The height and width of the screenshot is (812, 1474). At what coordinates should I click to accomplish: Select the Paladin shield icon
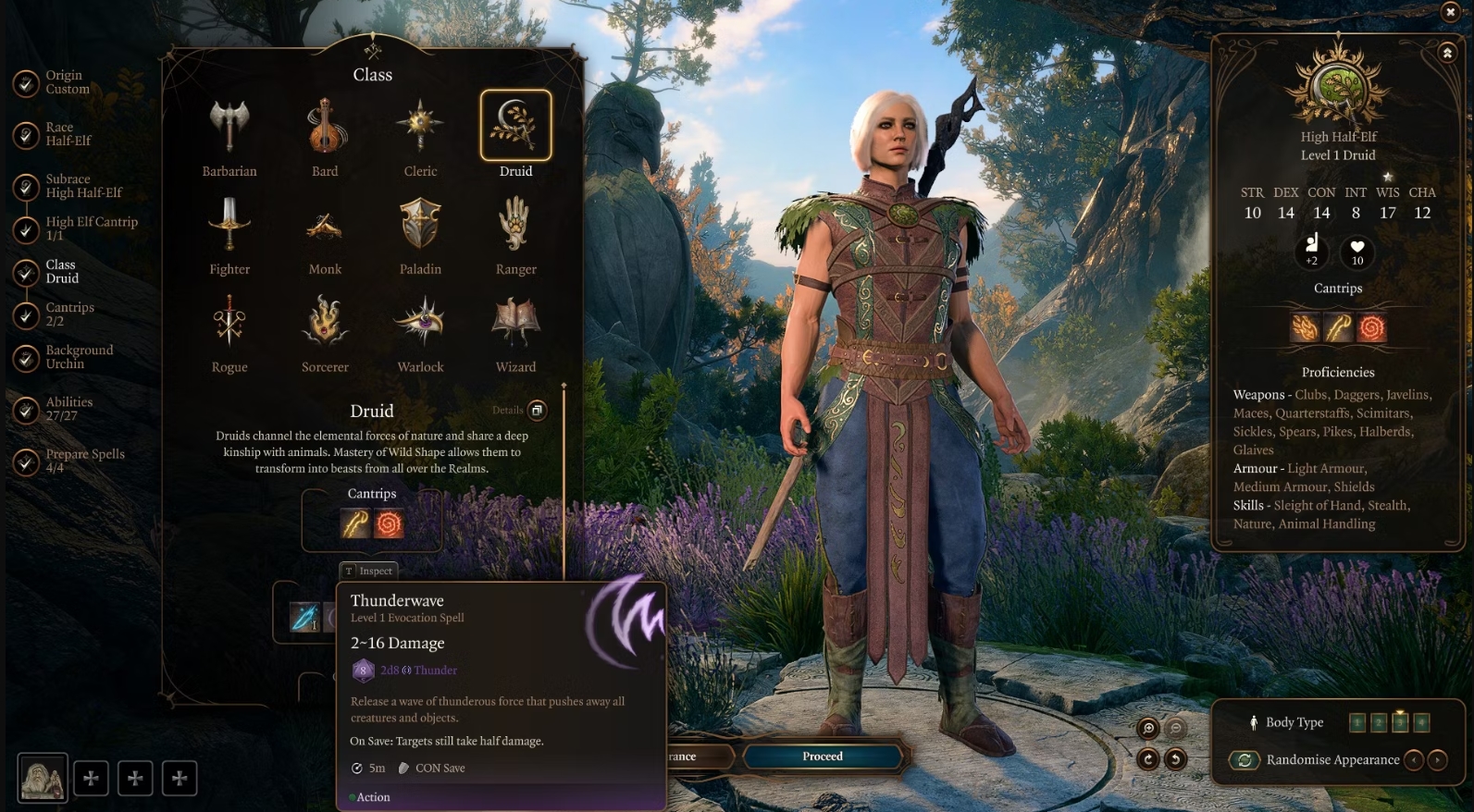click(420, 224)
